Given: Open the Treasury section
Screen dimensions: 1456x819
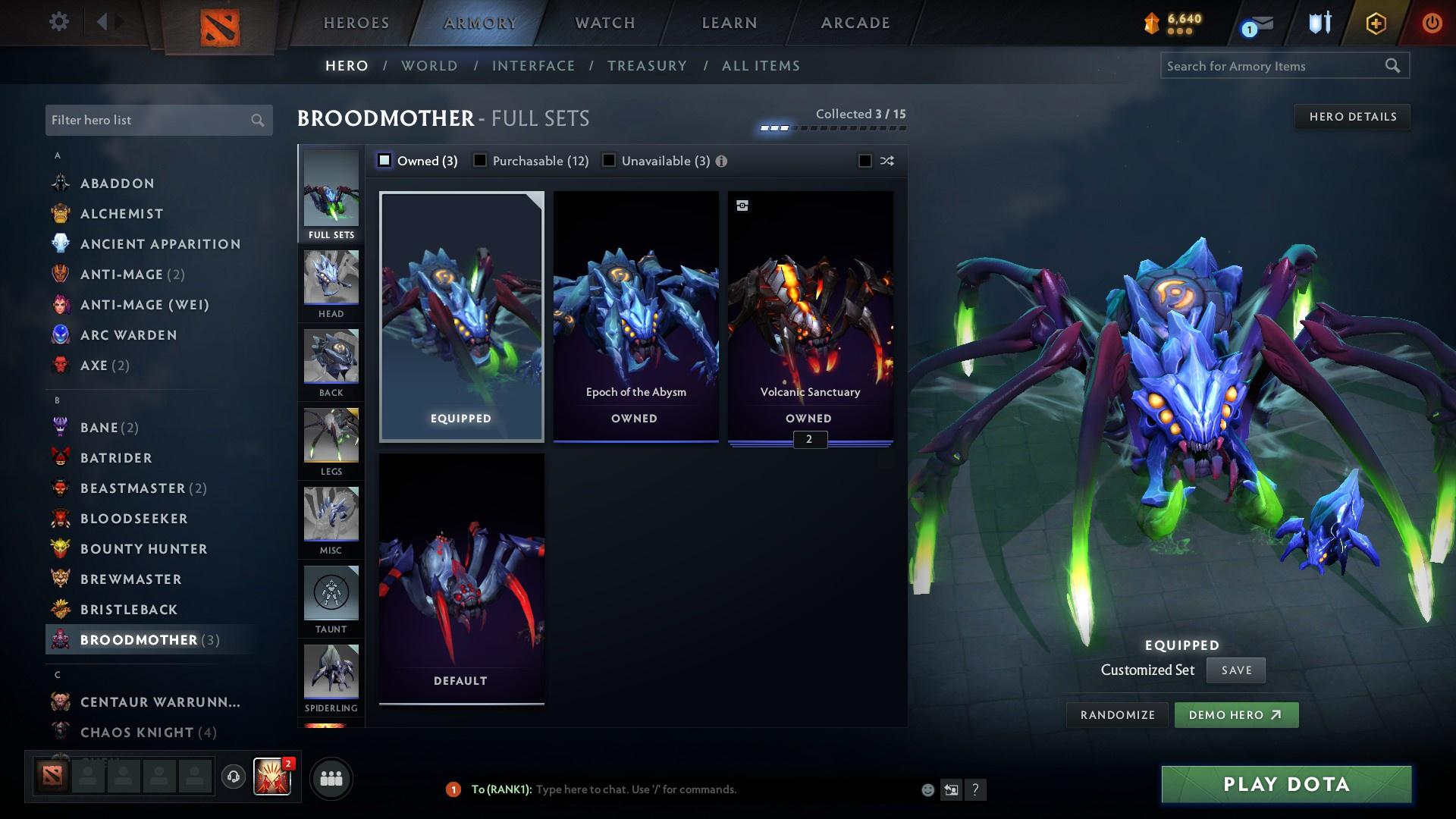Looking at the screenshot, I should [x=647, y=66].
